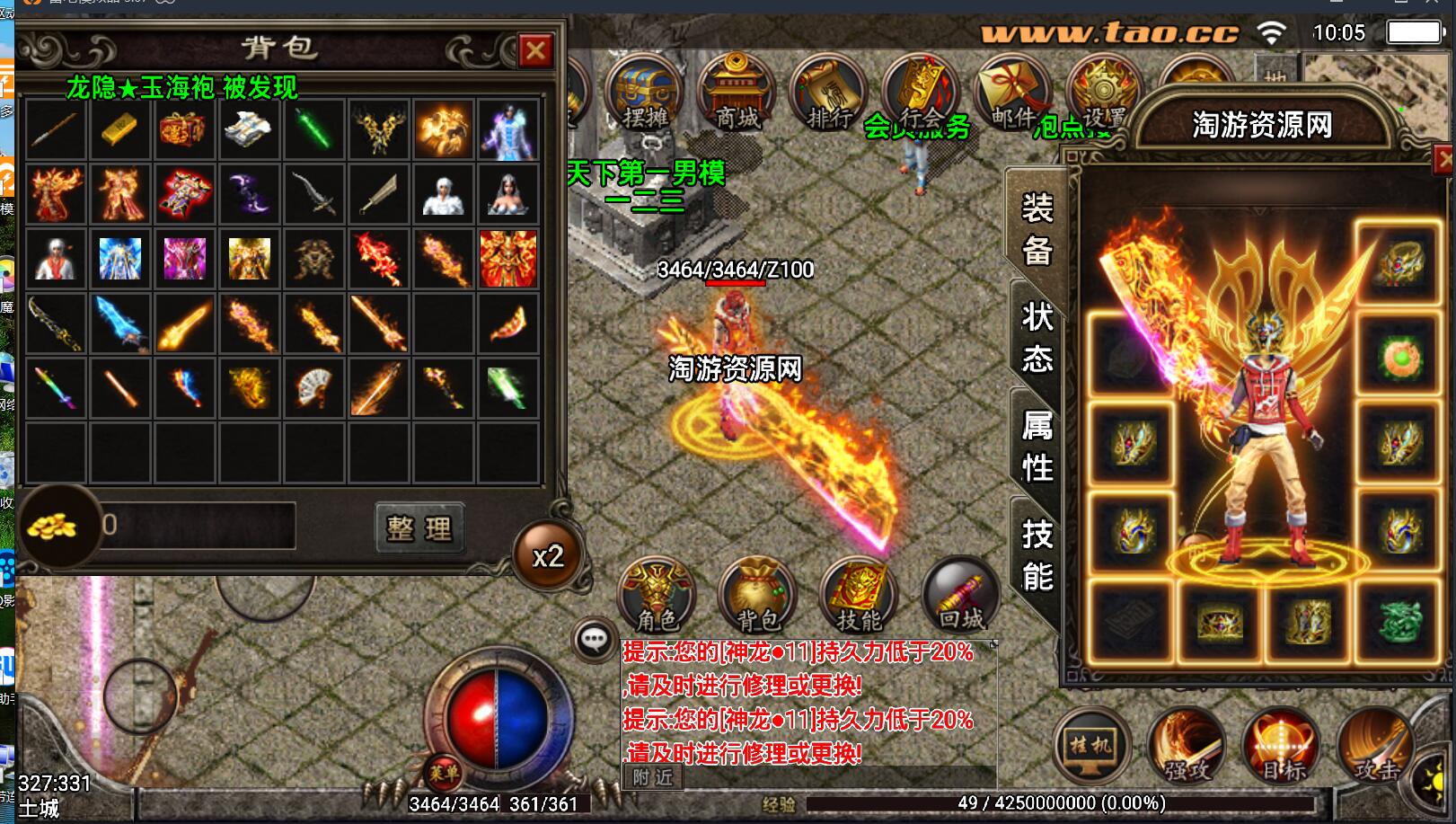Activate the 攻击 attack button
Screen dimensions: 1456x824
[x=1374, y=746]
